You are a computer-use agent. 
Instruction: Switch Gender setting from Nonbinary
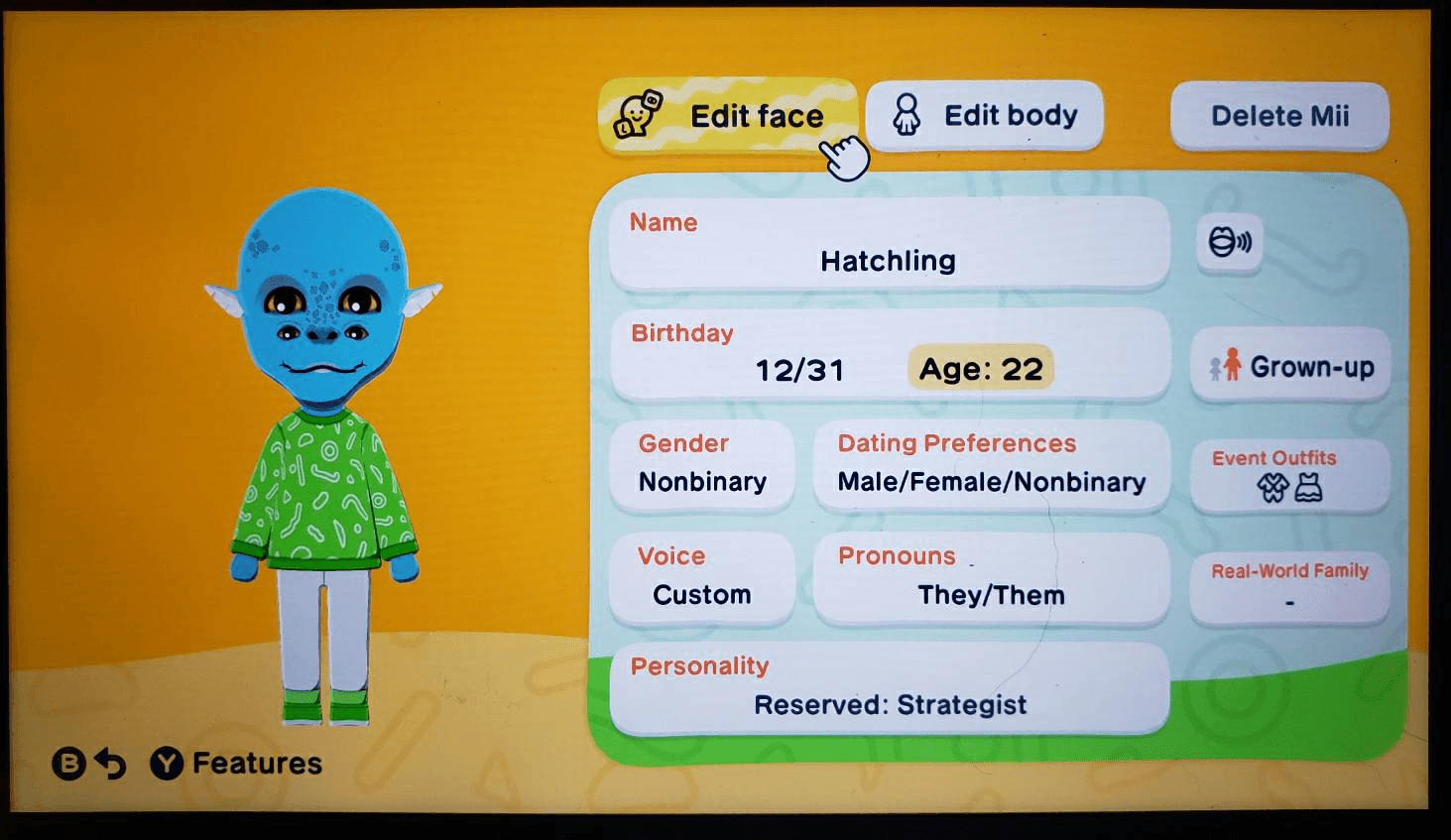(x=703, y=466)
